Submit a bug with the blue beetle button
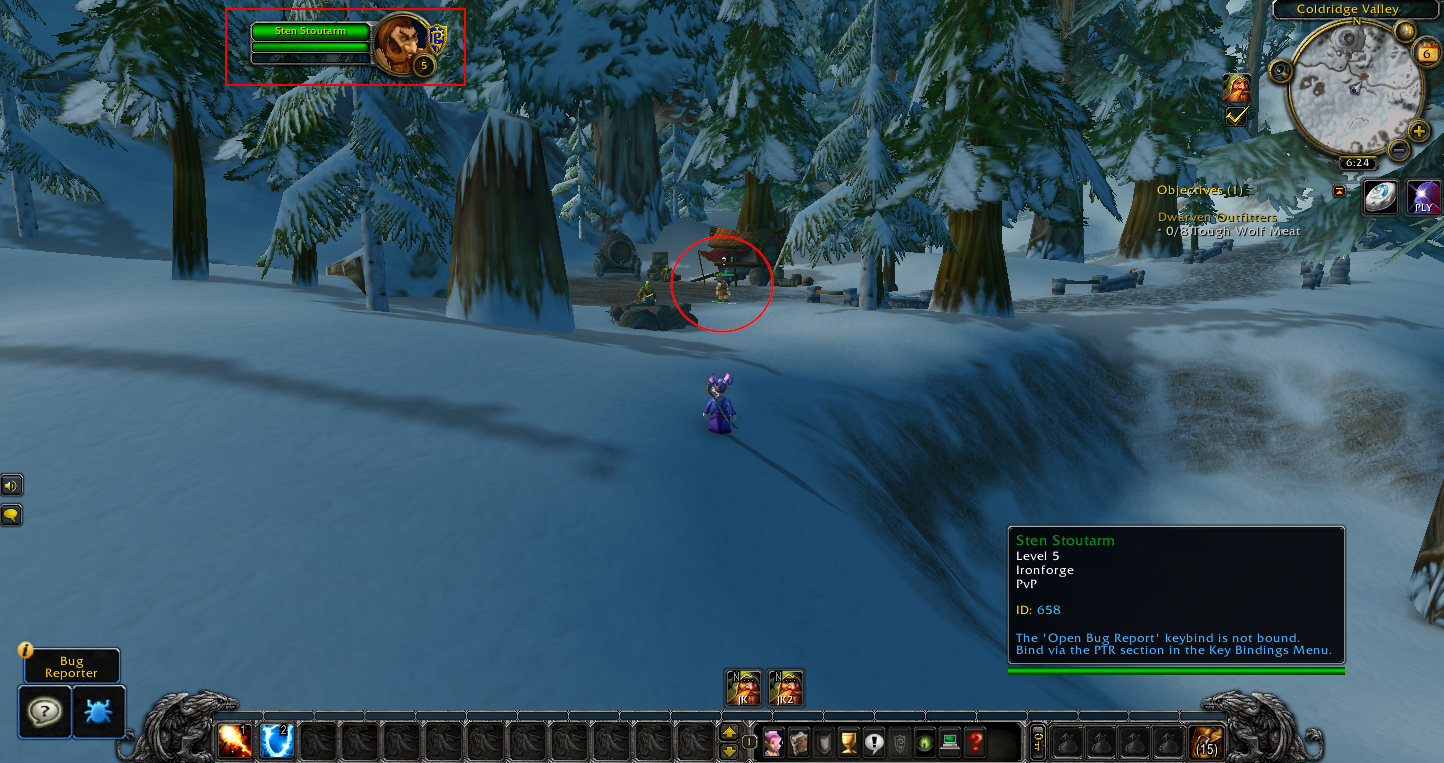Viewport: 1444px width, 763px height. click(99, 712)
